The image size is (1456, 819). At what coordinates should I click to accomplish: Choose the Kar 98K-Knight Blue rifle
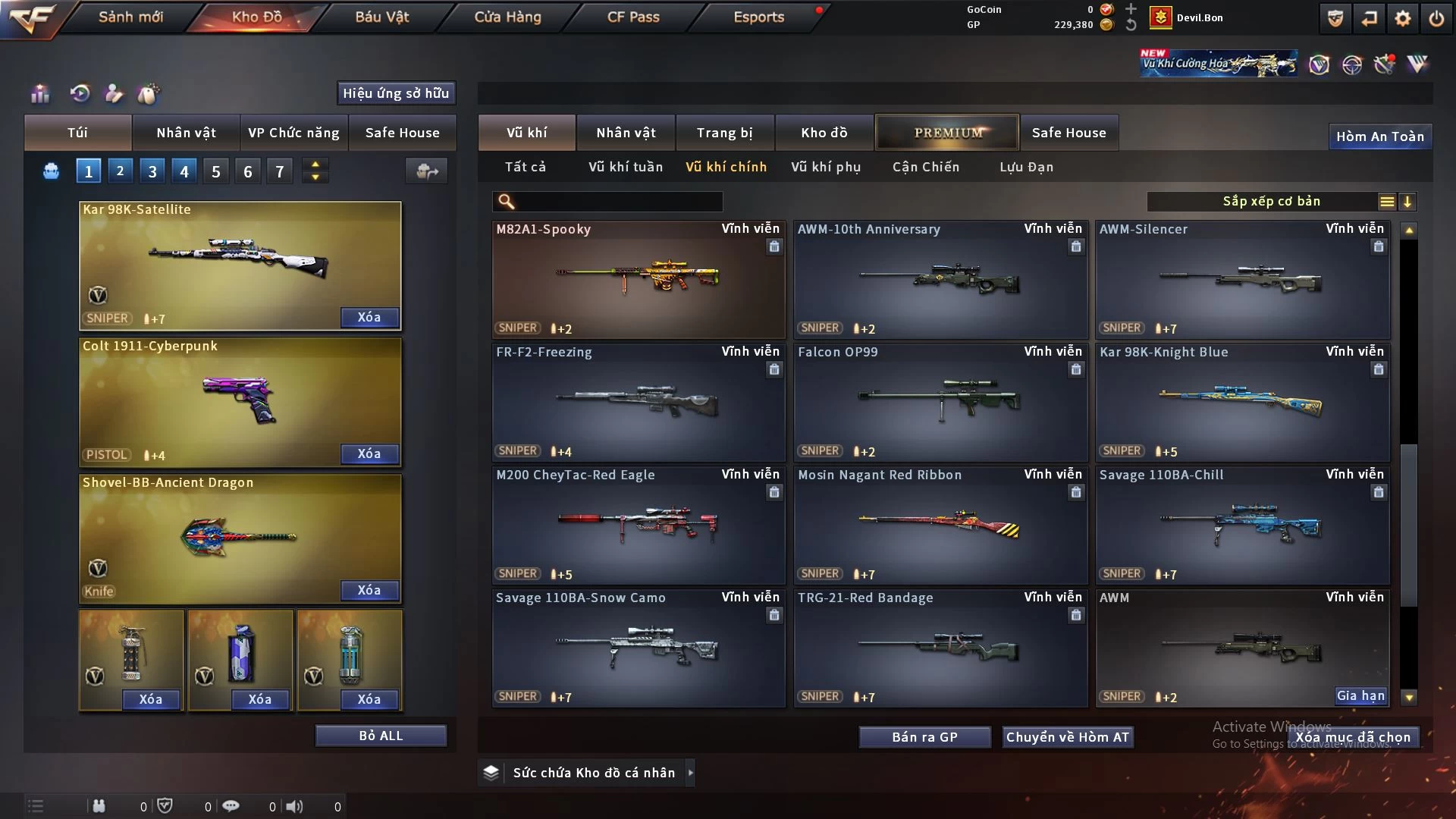tap(1242, 402)
